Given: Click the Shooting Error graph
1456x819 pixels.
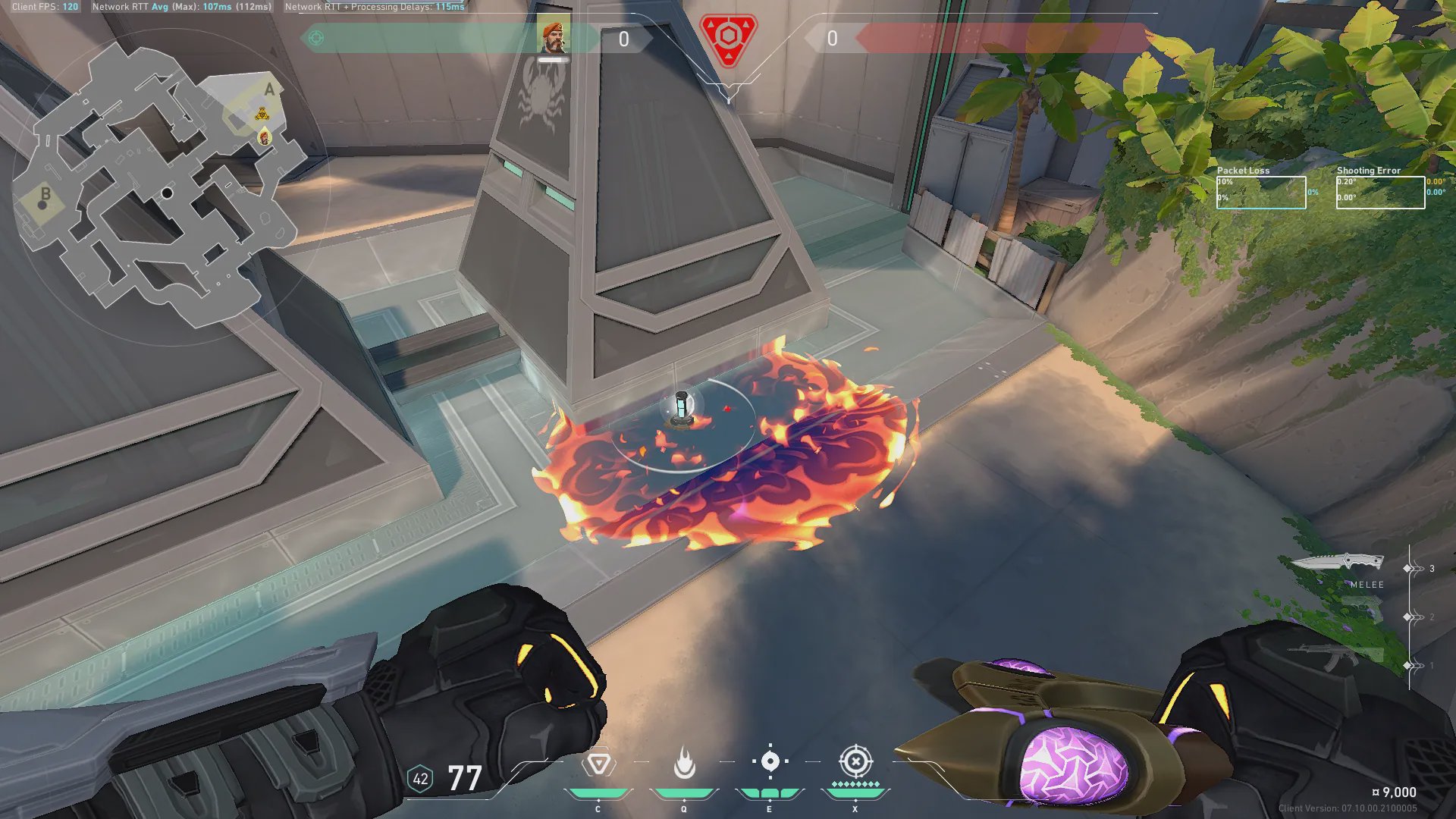Looking at the screenshot, I should click(1380, 193).
